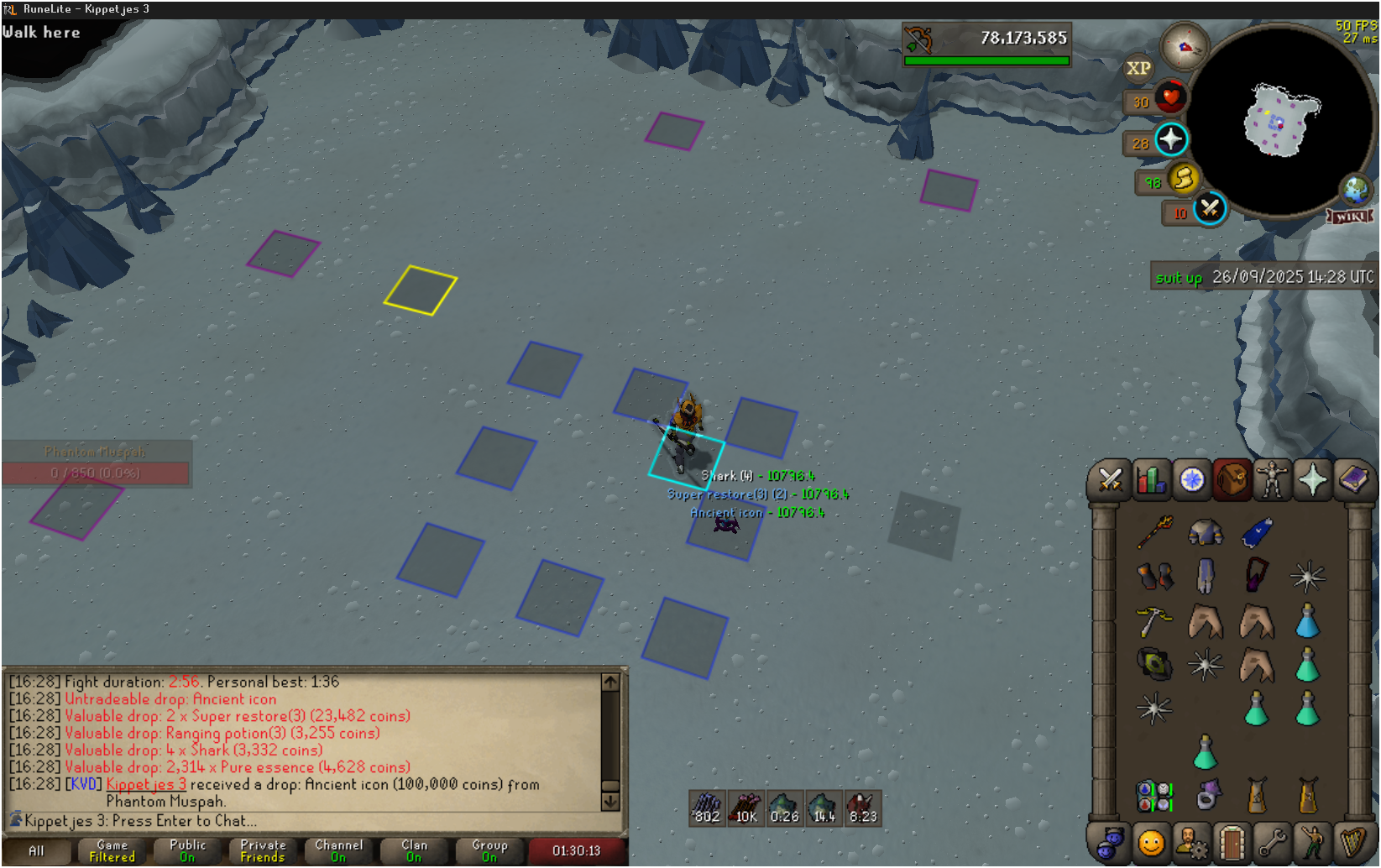Viewport: 1381px width, 868px height.
Task: Select the crossbow in the inventory
Action: [x=1153, y=622]
